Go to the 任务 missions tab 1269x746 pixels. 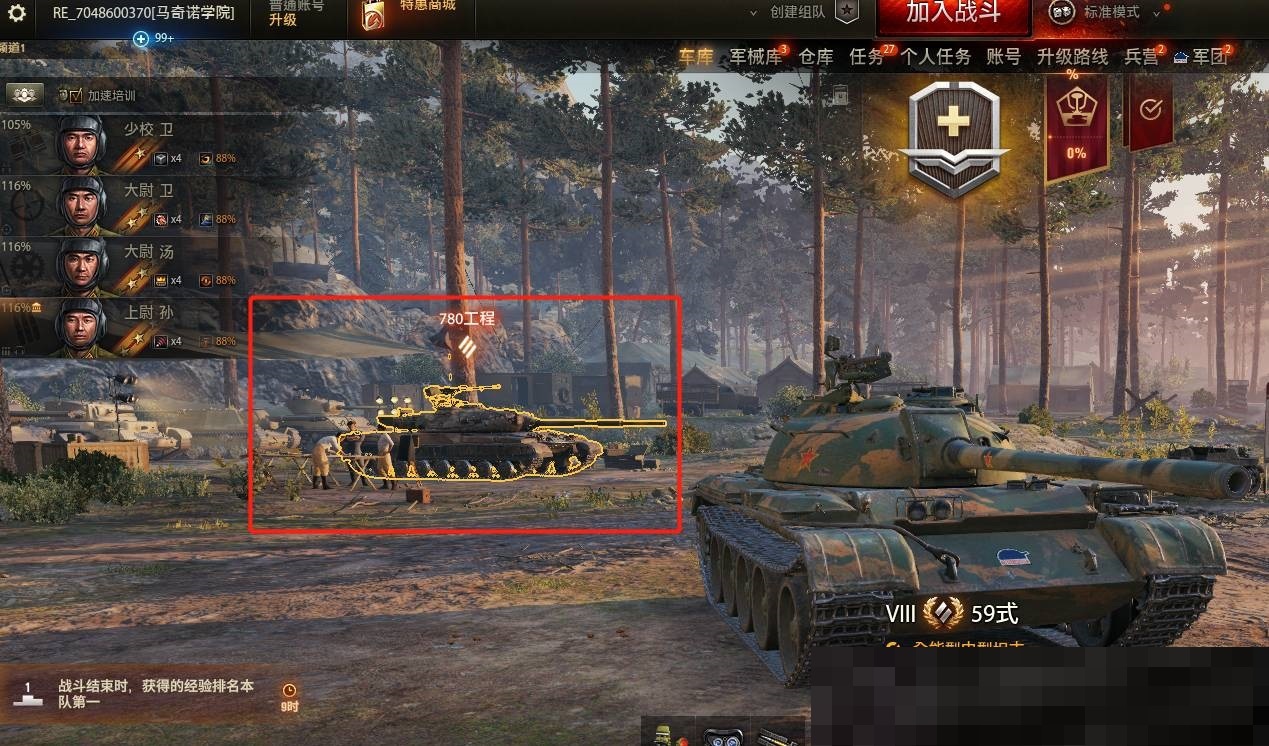866,57
